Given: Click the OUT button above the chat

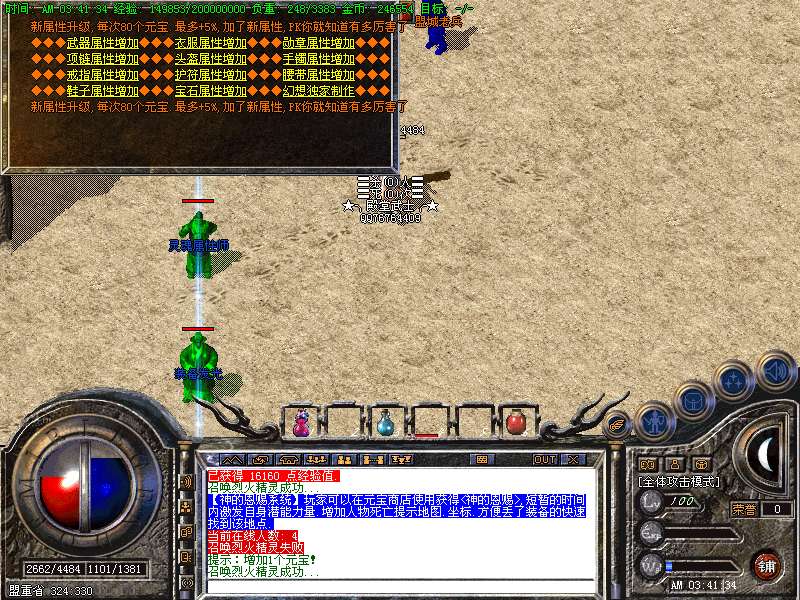Looking at the screenshot, I should [x=544, y=460].
